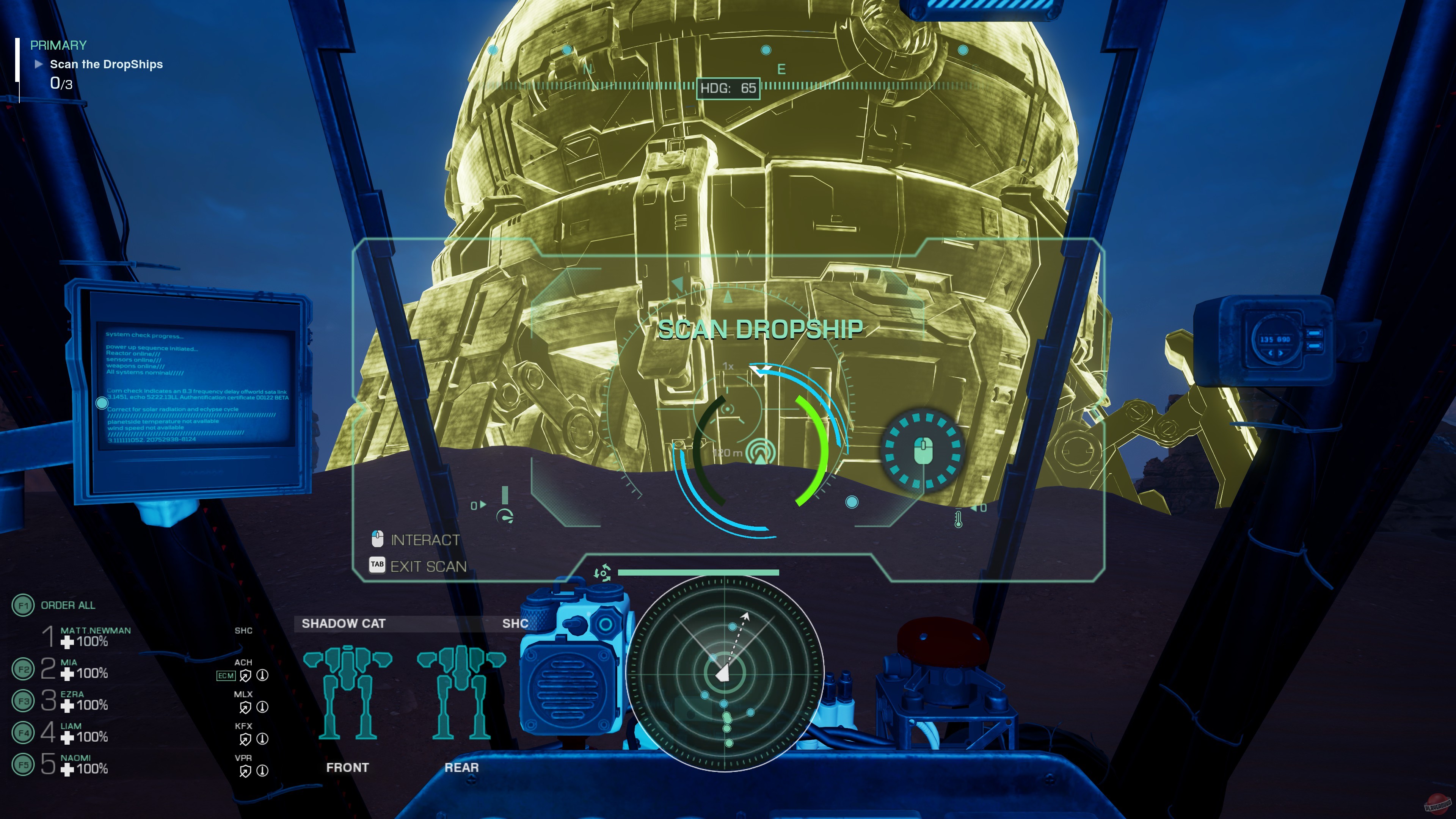Click the right chevron on the cockpit side display

(1281, 353)
